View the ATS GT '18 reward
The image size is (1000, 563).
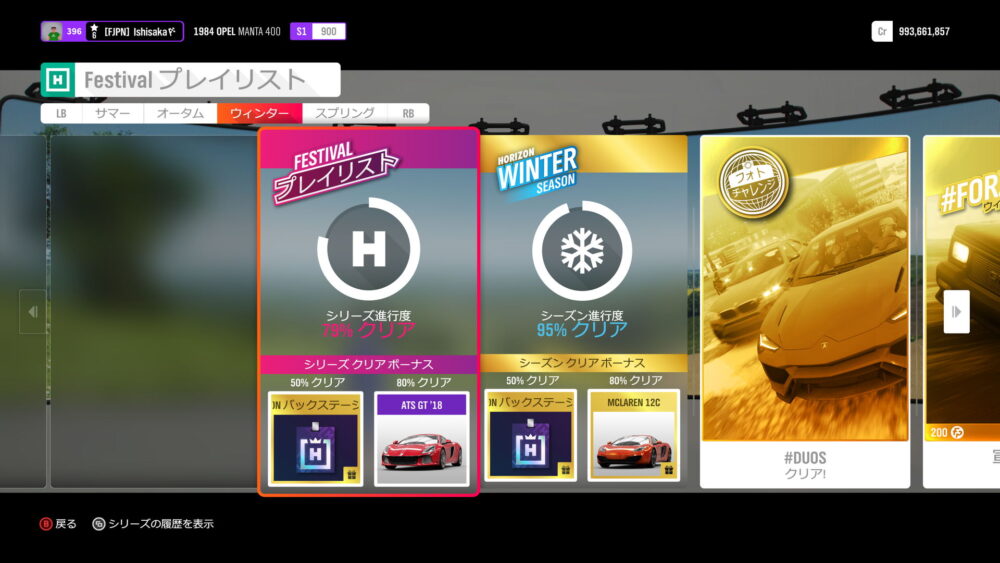pos(421,437)
